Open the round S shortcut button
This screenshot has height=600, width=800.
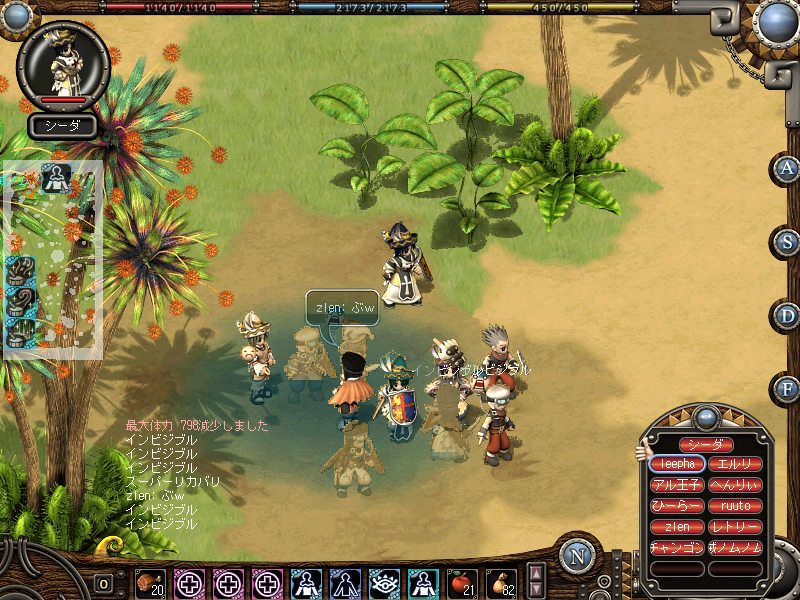click(x=788, y=241)
